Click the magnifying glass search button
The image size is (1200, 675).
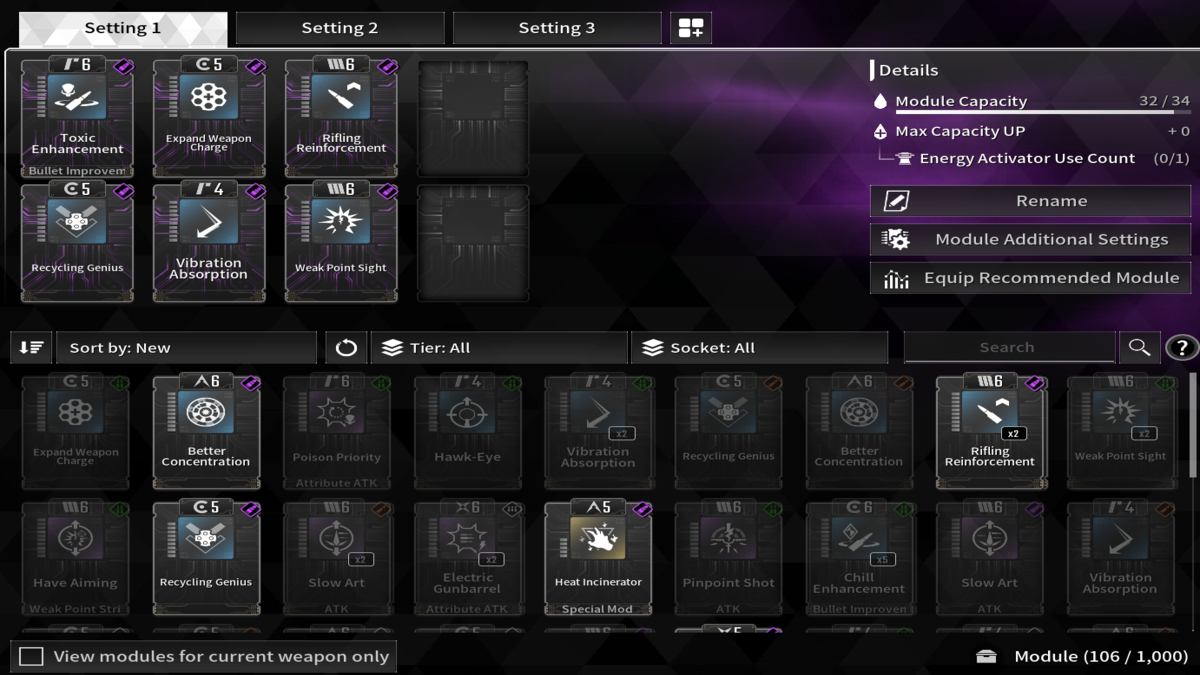coord(1139,348)
